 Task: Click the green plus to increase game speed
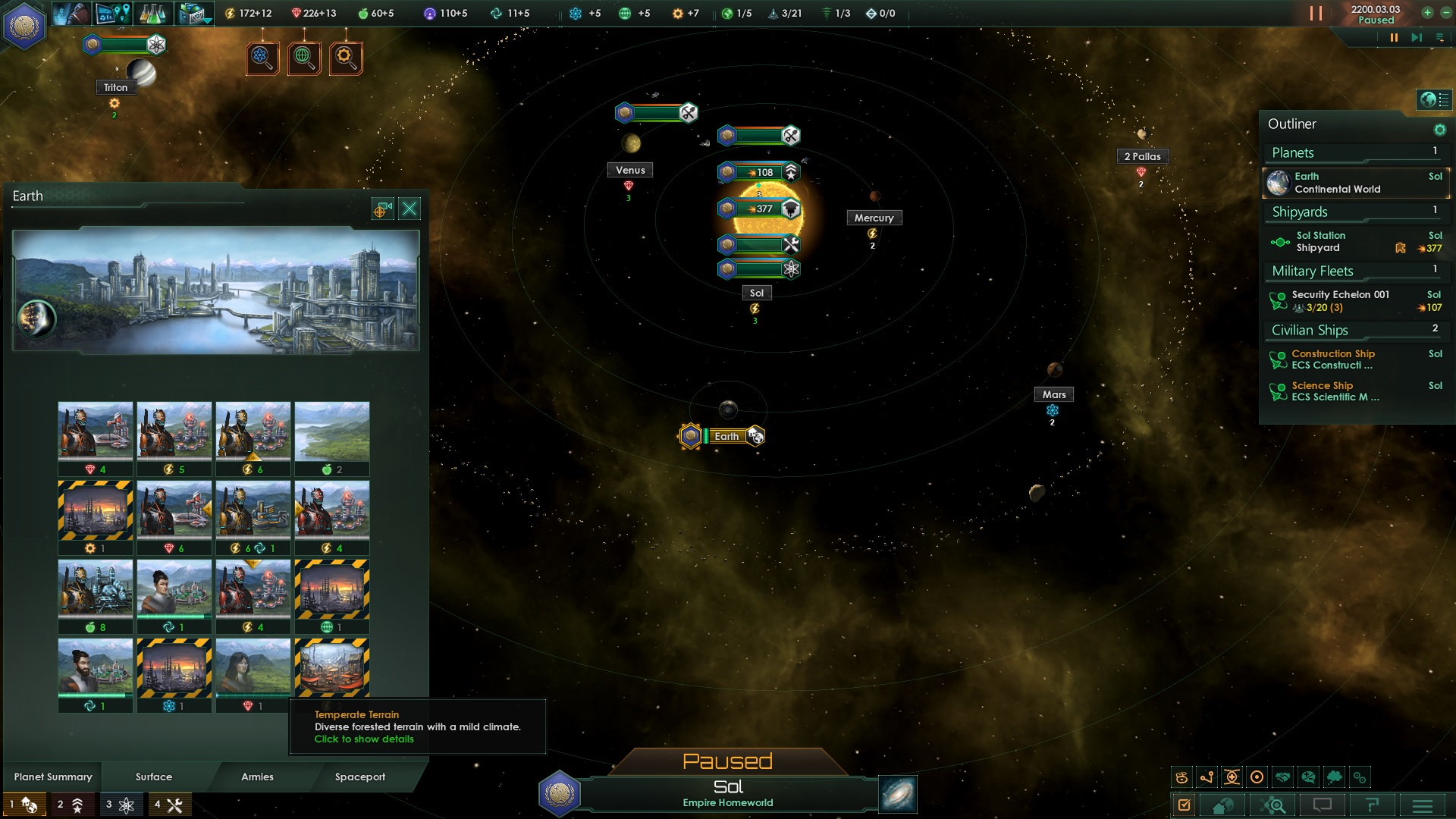(1427, 13)
